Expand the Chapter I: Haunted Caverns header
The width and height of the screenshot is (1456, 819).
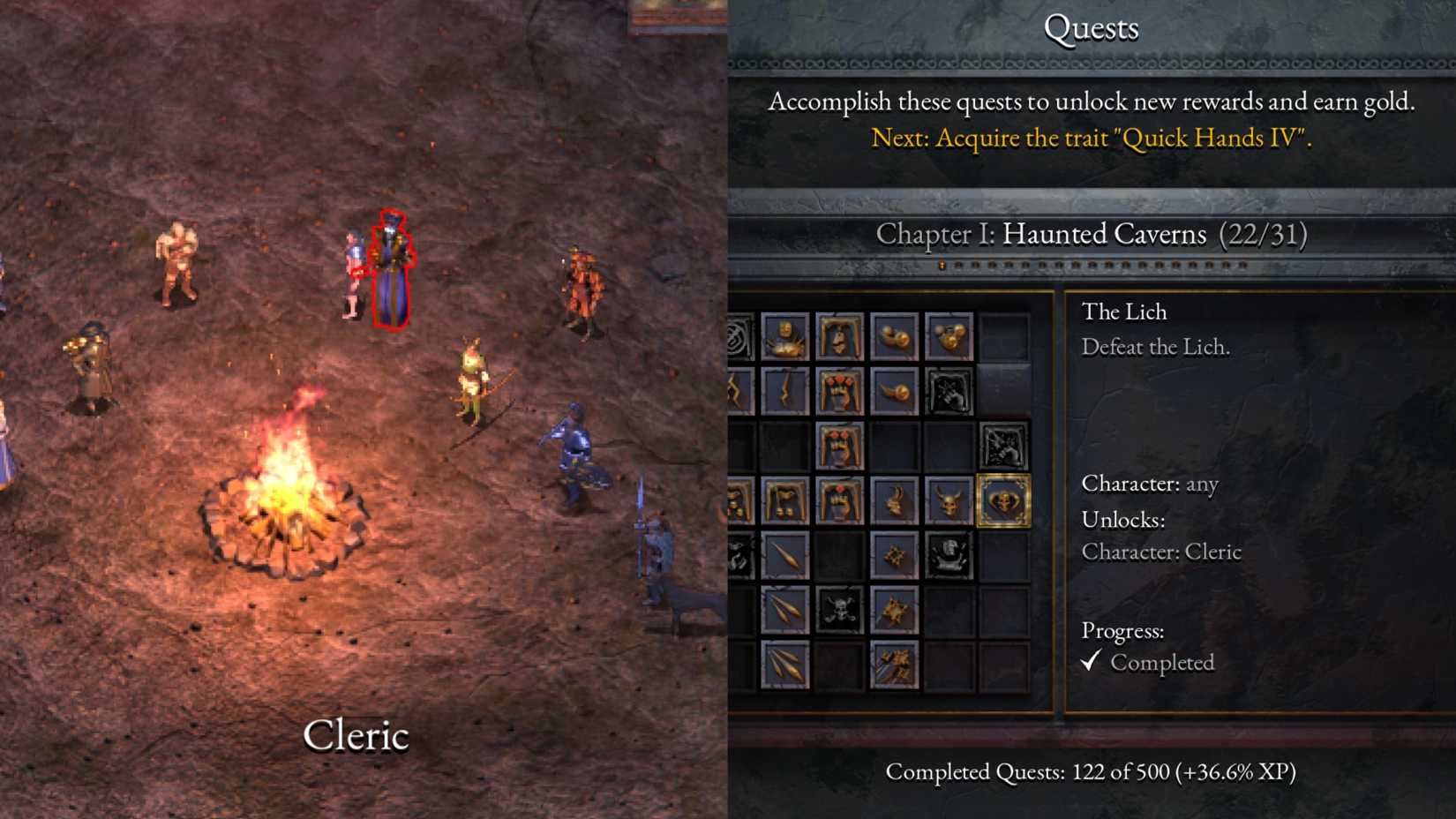tap(1094, 235)
